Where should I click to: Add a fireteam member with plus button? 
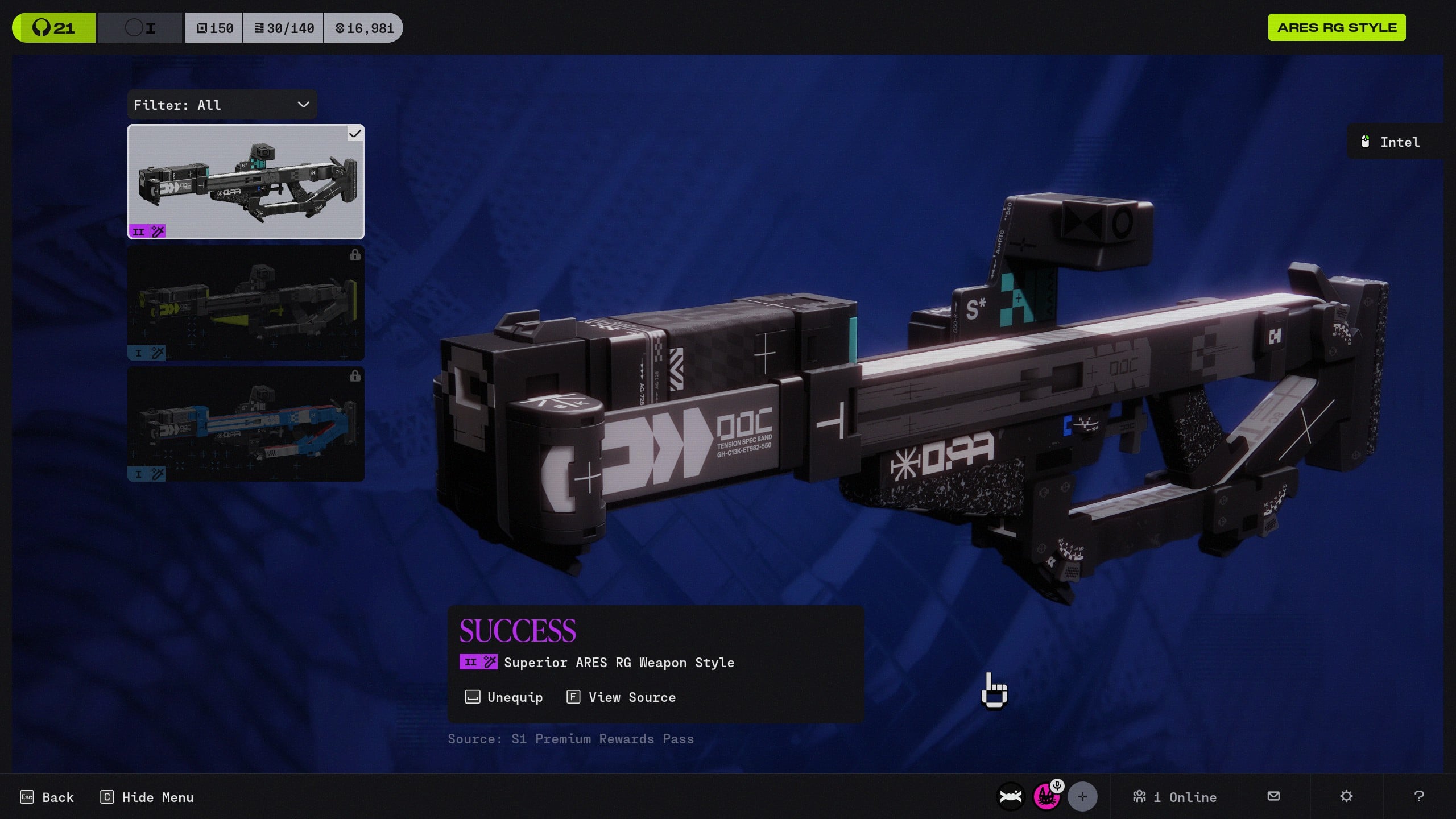click(1082, 797)
